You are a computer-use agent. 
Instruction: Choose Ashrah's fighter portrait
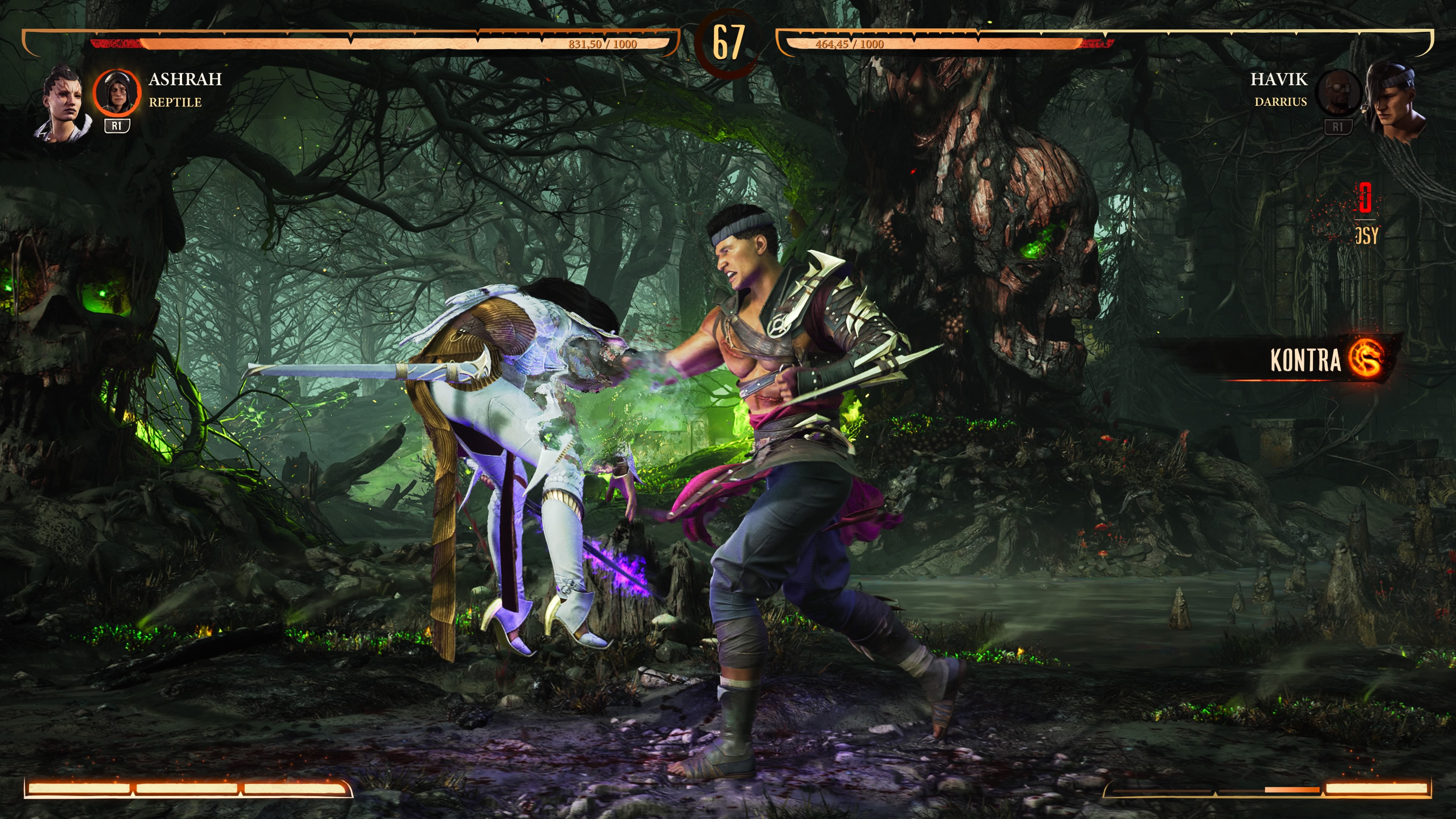(63, 105)
